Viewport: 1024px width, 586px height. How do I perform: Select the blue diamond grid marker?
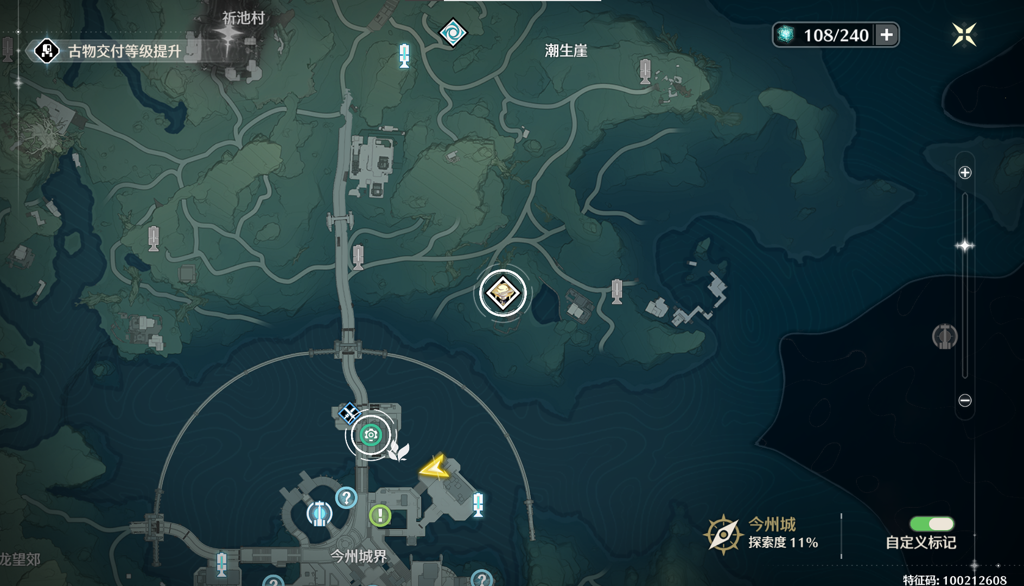point(348,411)
